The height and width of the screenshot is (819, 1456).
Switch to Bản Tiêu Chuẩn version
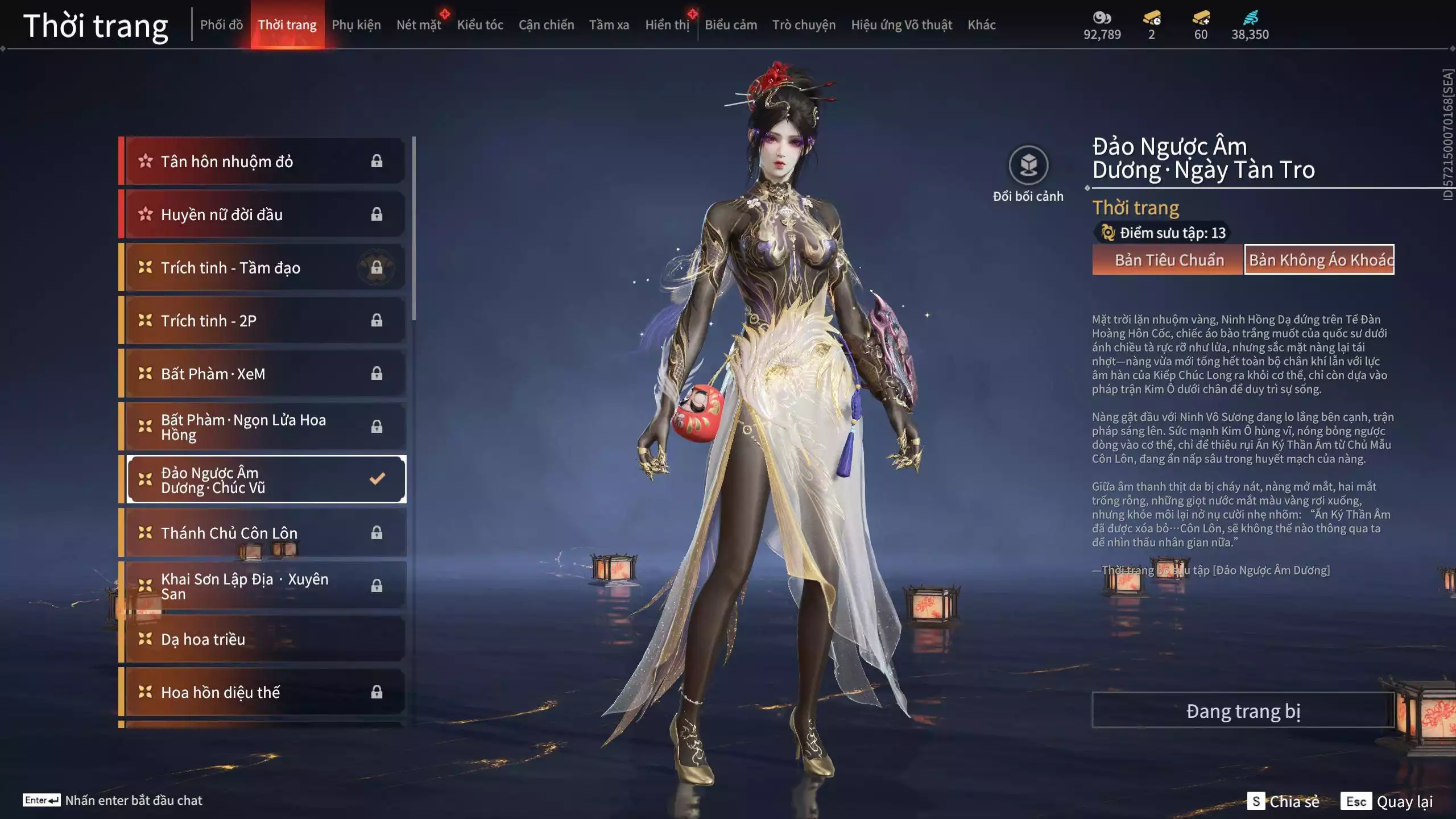(x=1169, y=260)
